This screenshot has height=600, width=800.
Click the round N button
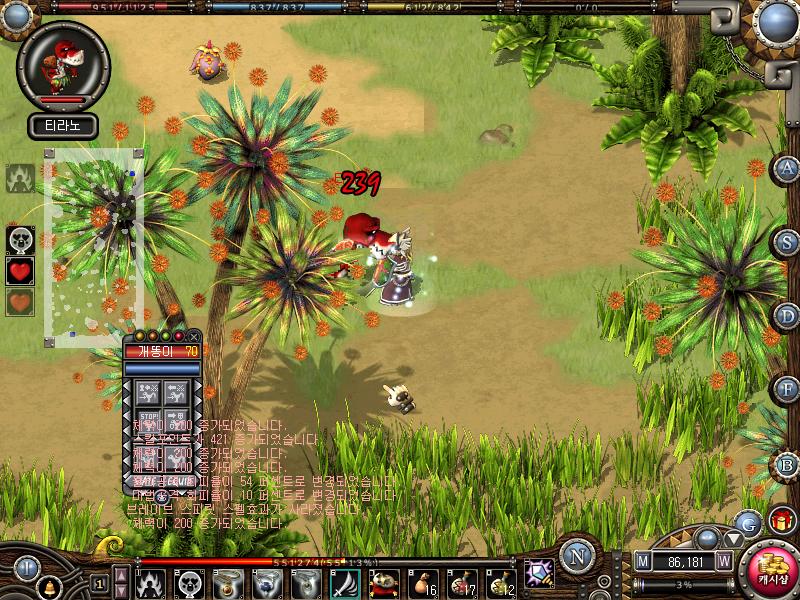577,556
